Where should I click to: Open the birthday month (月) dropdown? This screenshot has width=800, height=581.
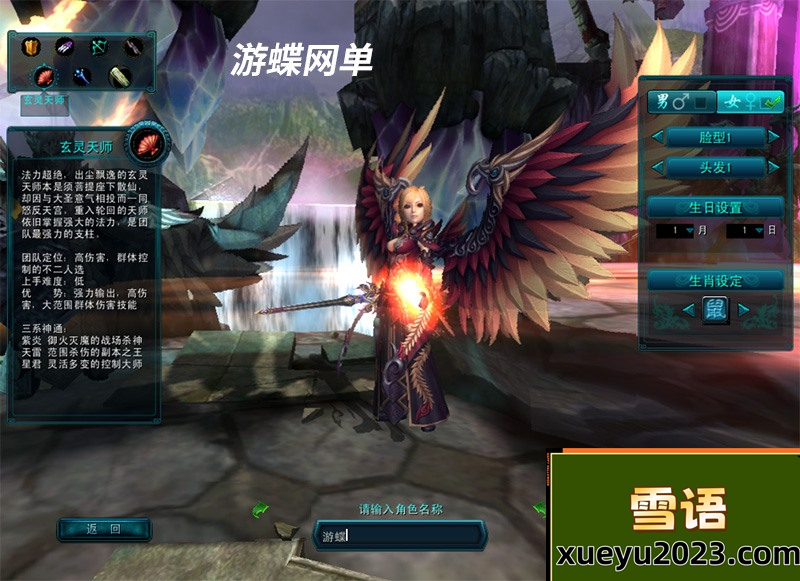click(690, 231)
